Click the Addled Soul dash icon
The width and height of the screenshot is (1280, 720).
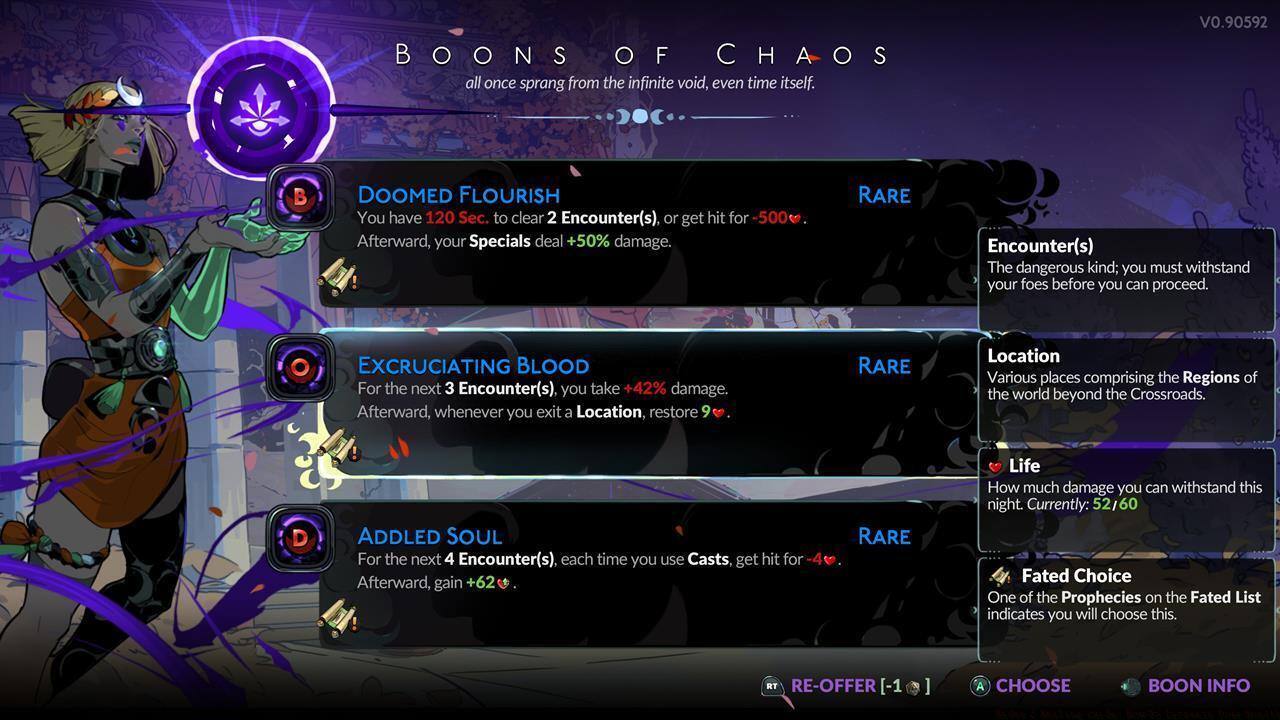[301, 538]
